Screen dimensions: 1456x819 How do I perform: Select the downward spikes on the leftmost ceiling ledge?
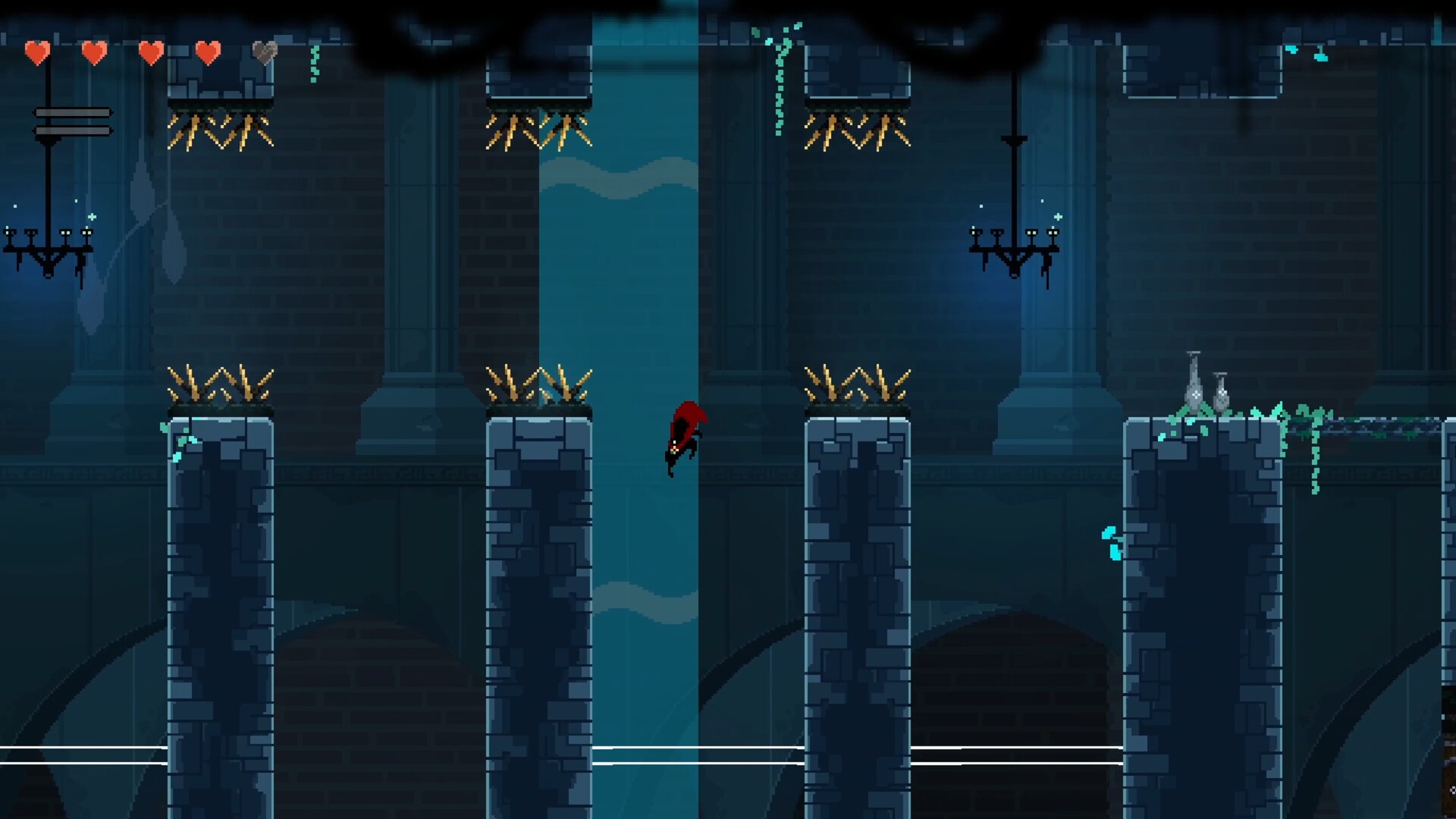click(220, 129)
